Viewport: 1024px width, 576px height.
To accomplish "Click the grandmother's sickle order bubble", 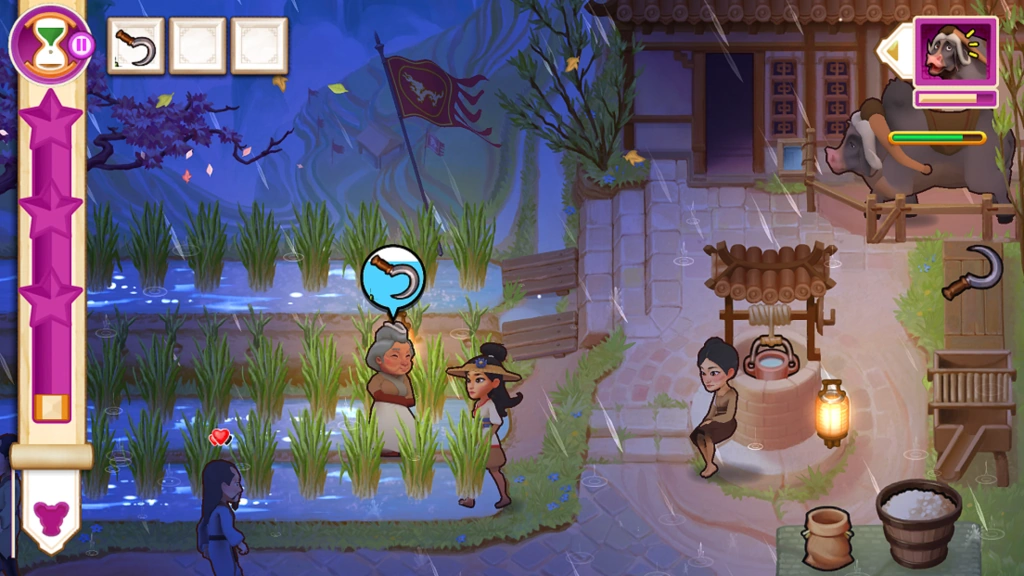I will click(393, 276).
